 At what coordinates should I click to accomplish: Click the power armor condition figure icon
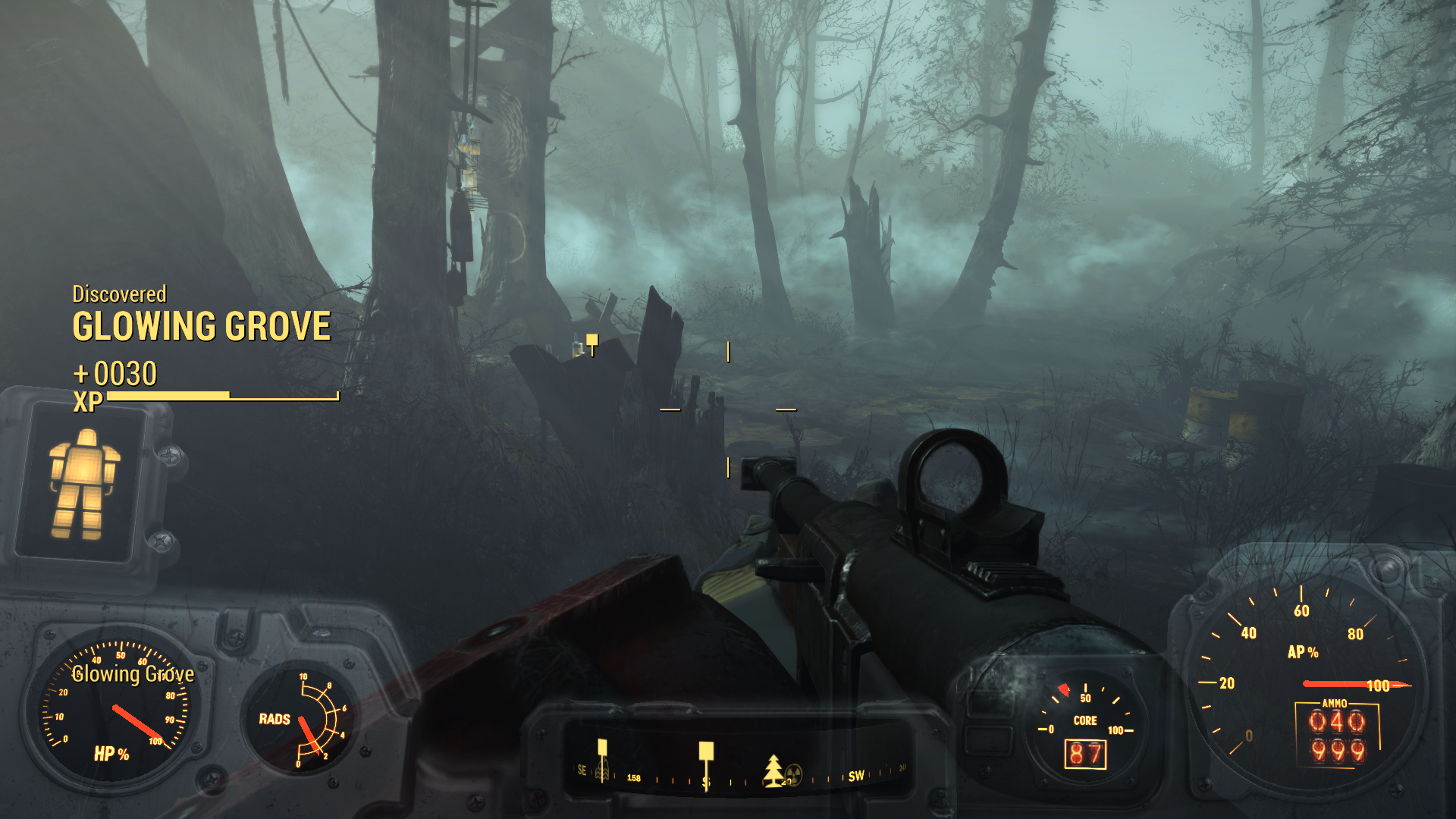coord(83,484)
